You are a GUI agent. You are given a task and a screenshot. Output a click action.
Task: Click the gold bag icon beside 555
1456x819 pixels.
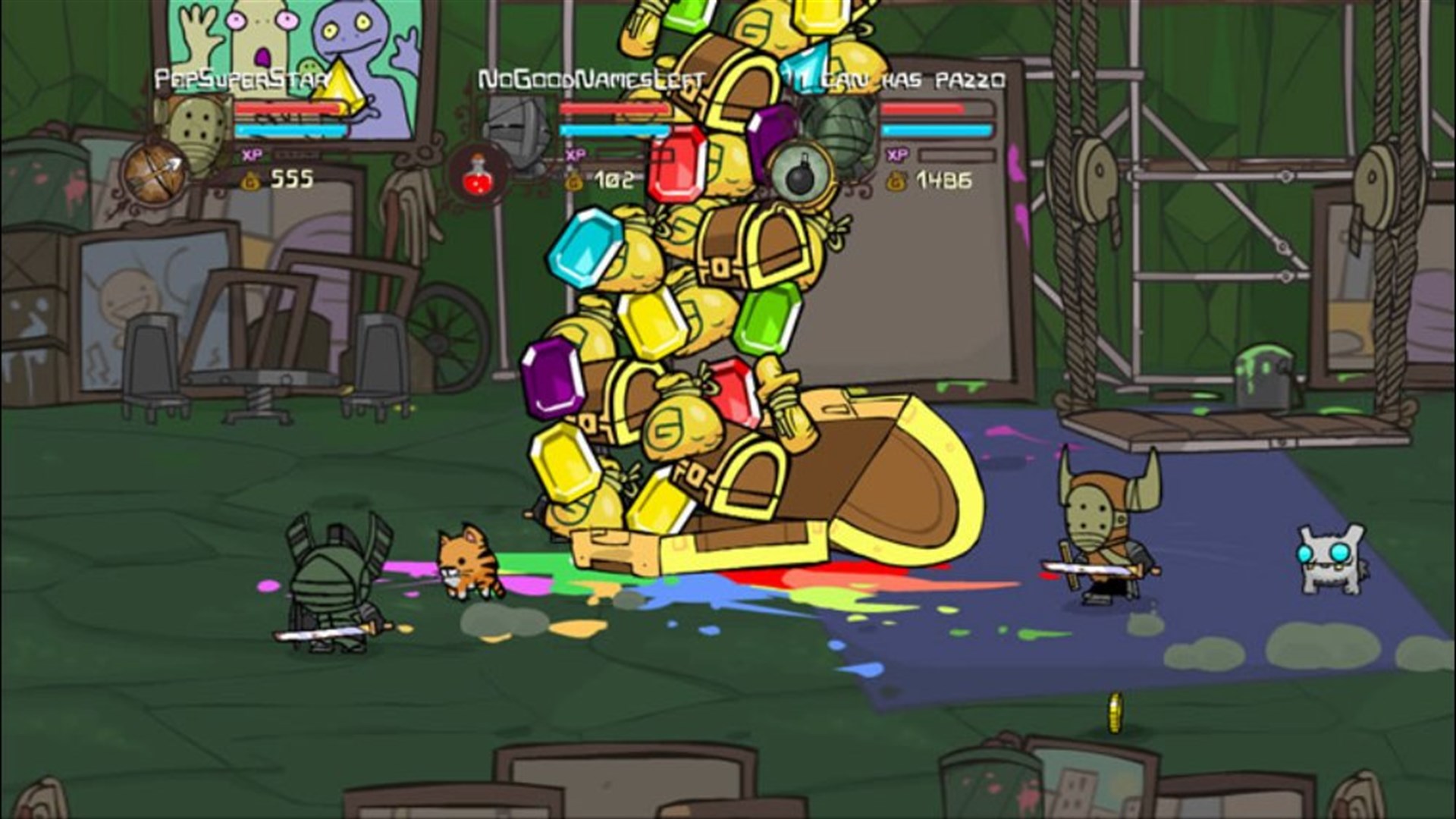click(x=250, y=181)
